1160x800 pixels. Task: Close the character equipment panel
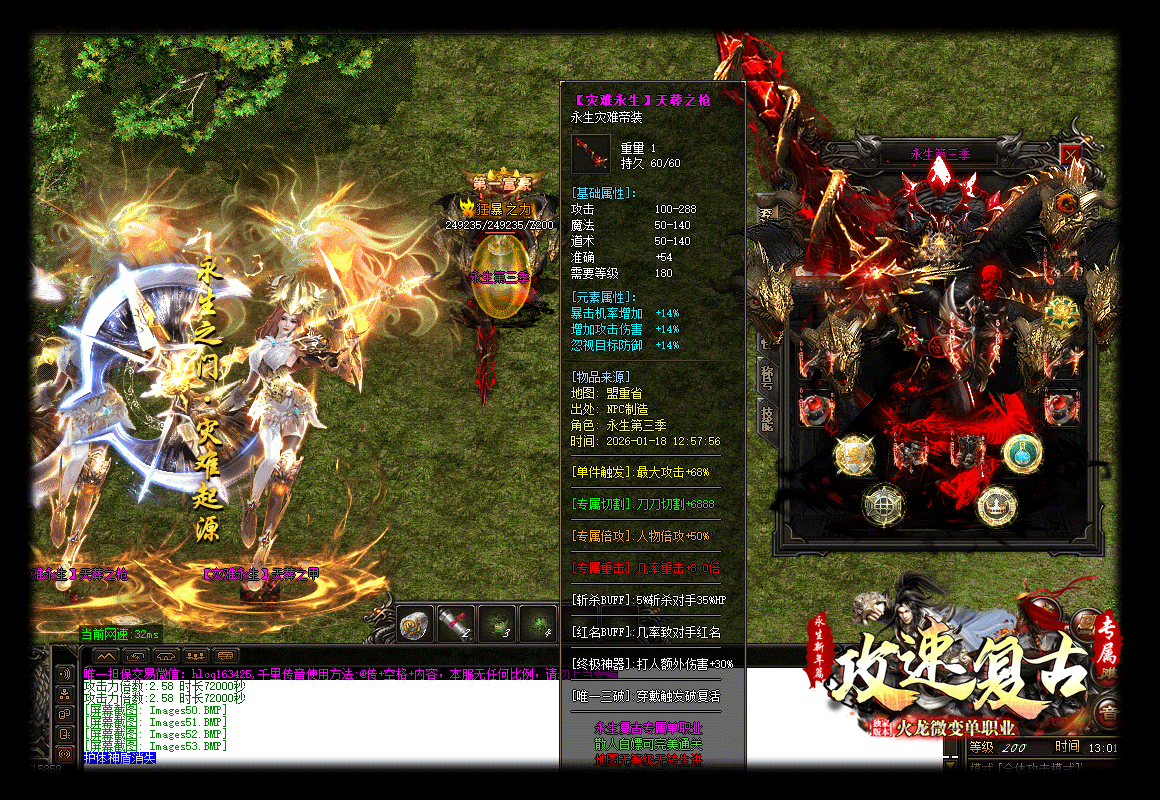(1071, 155)
